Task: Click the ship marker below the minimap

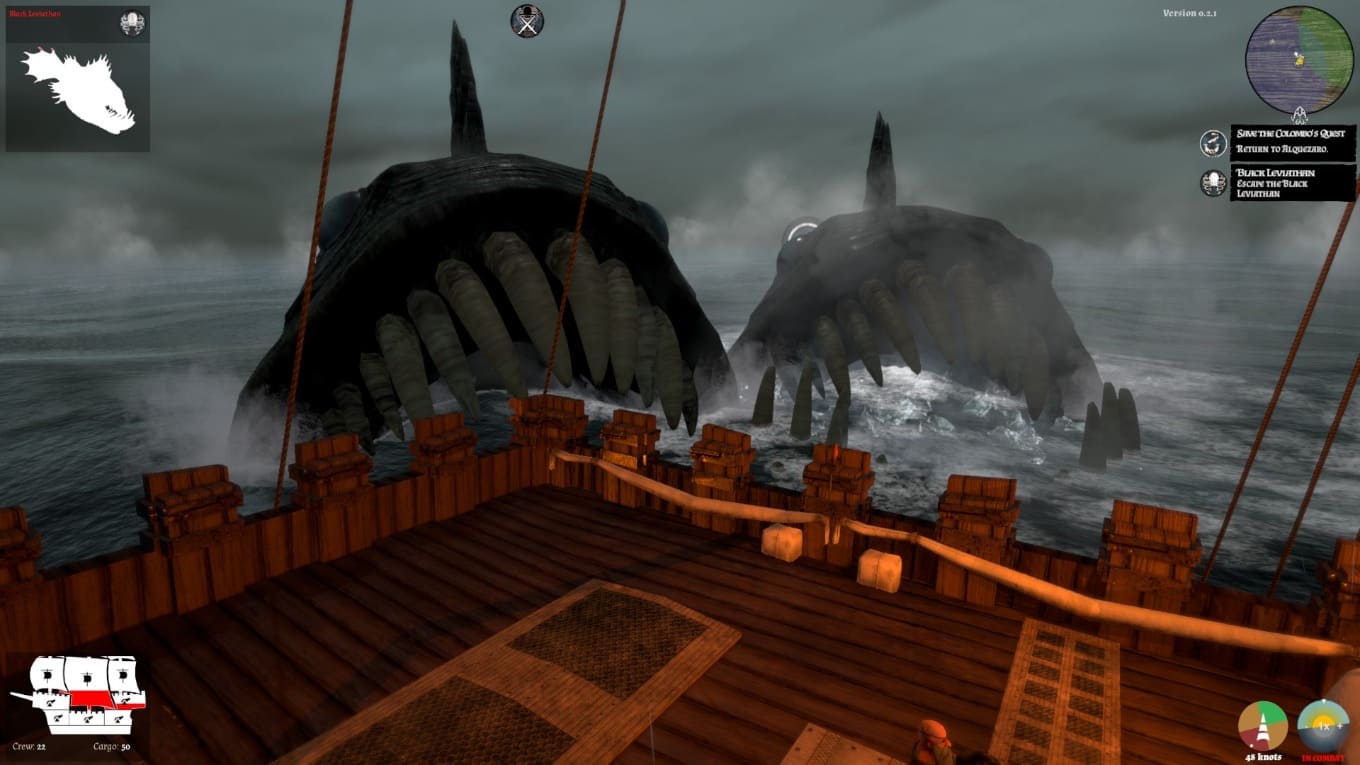Action: [x=1299, y=115]
